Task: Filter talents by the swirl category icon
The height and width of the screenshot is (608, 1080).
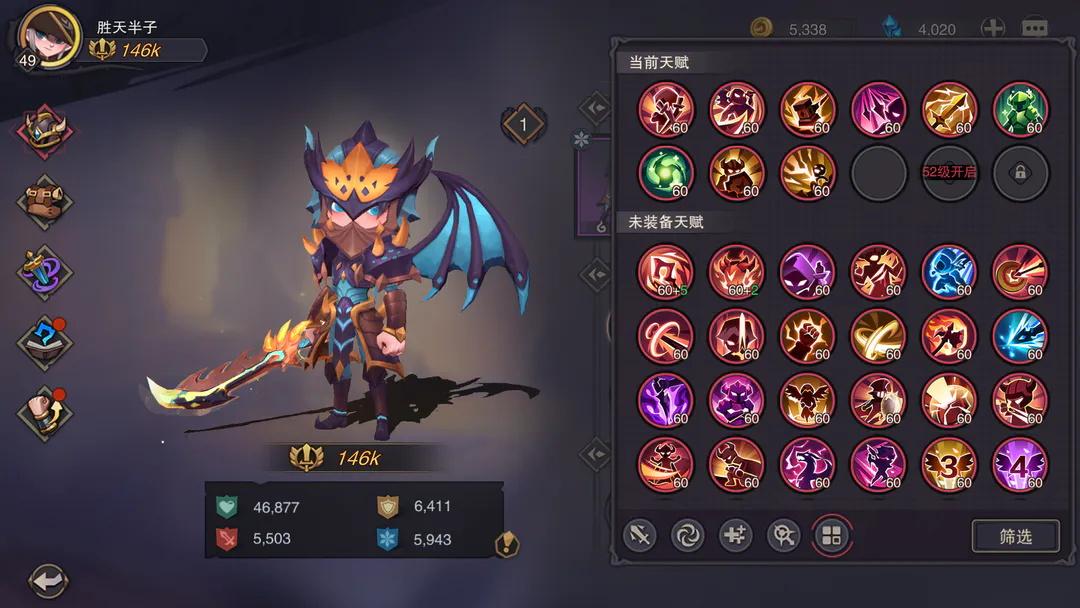Action: pyautogui.click(x=687, y=536)
